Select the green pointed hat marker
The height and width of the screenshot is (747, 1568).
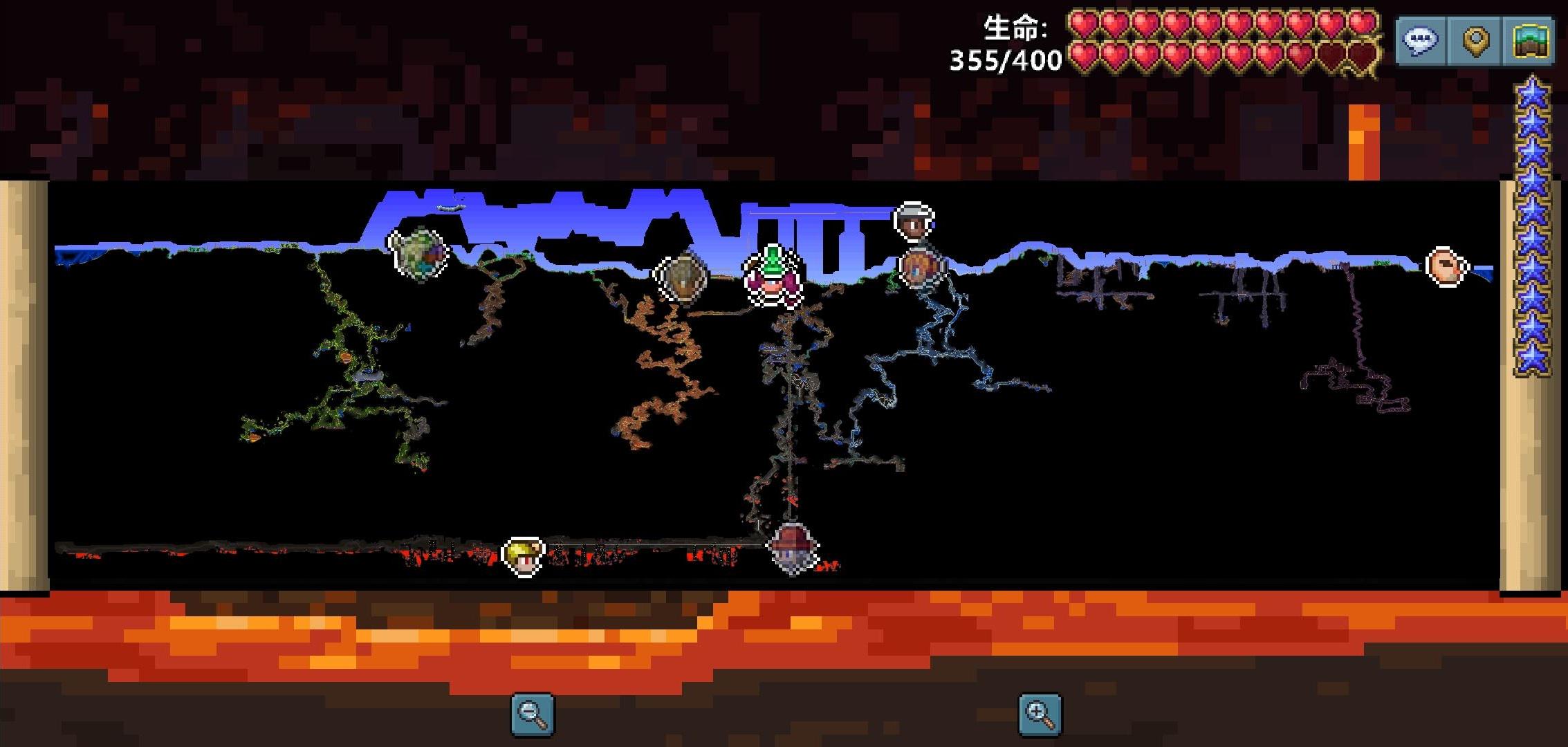(x=773, y=276)
